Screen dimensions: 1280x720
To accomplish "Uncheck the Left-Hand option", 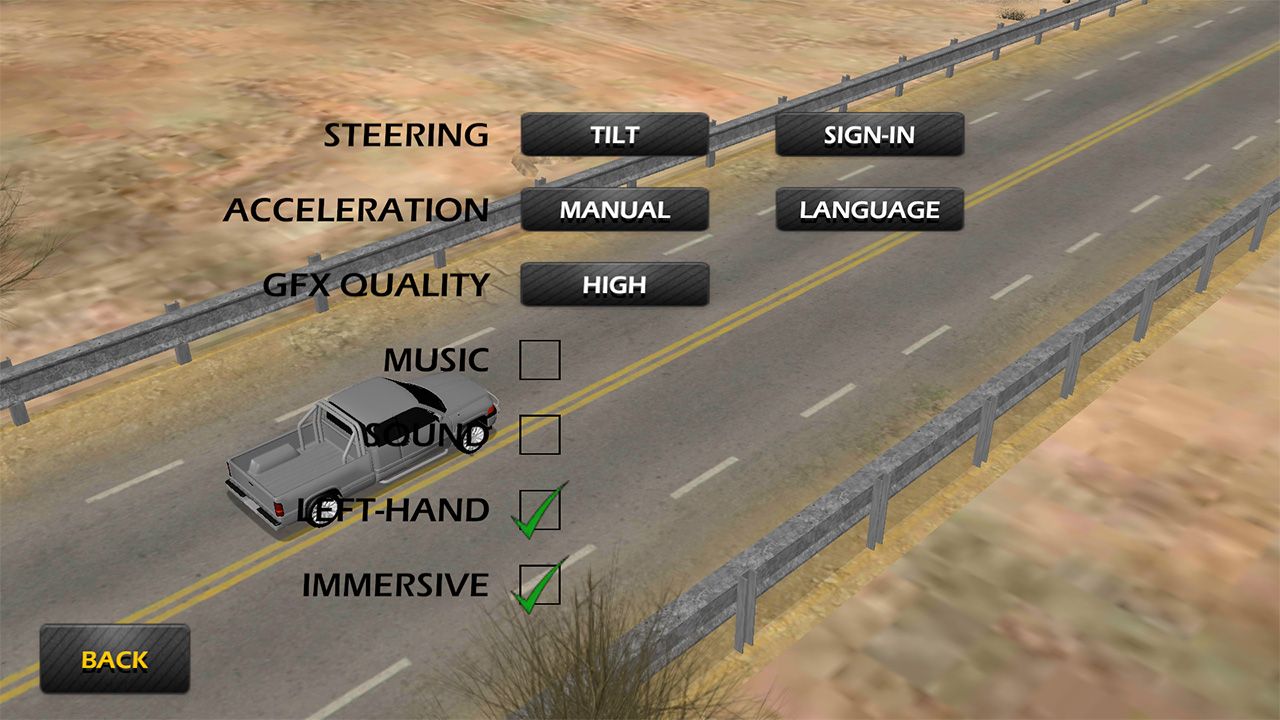I will [540, 510].
